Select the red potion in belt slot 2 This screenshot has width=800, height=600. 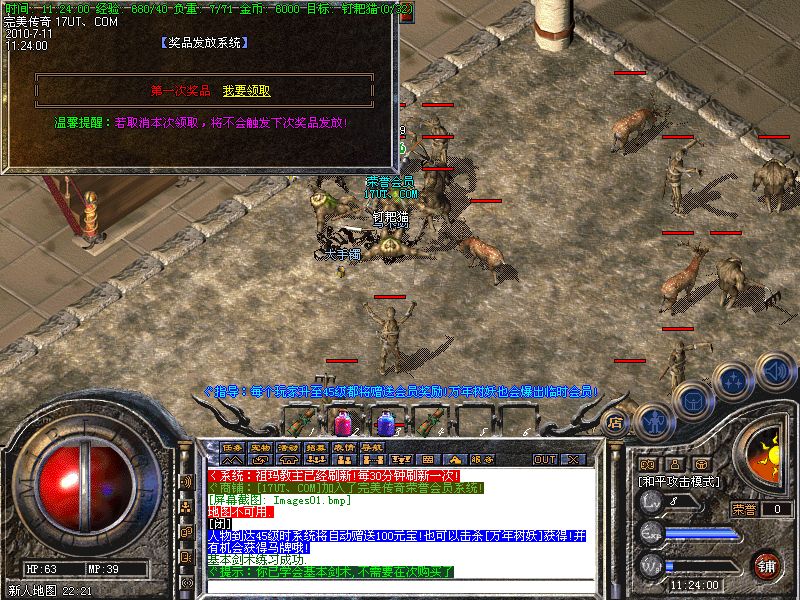click(342, 421)
